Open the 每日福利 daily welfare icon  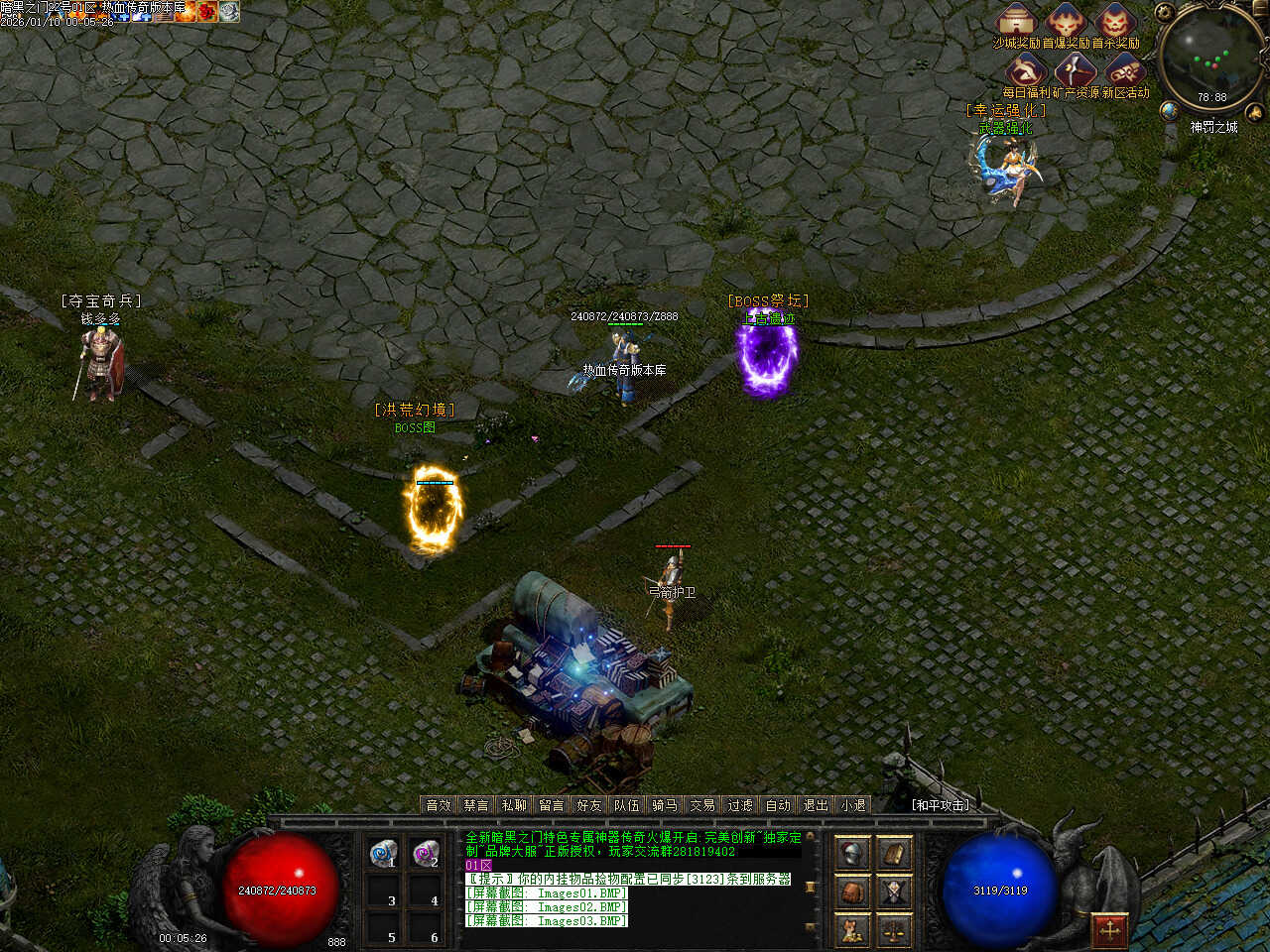click(1027, 69)
